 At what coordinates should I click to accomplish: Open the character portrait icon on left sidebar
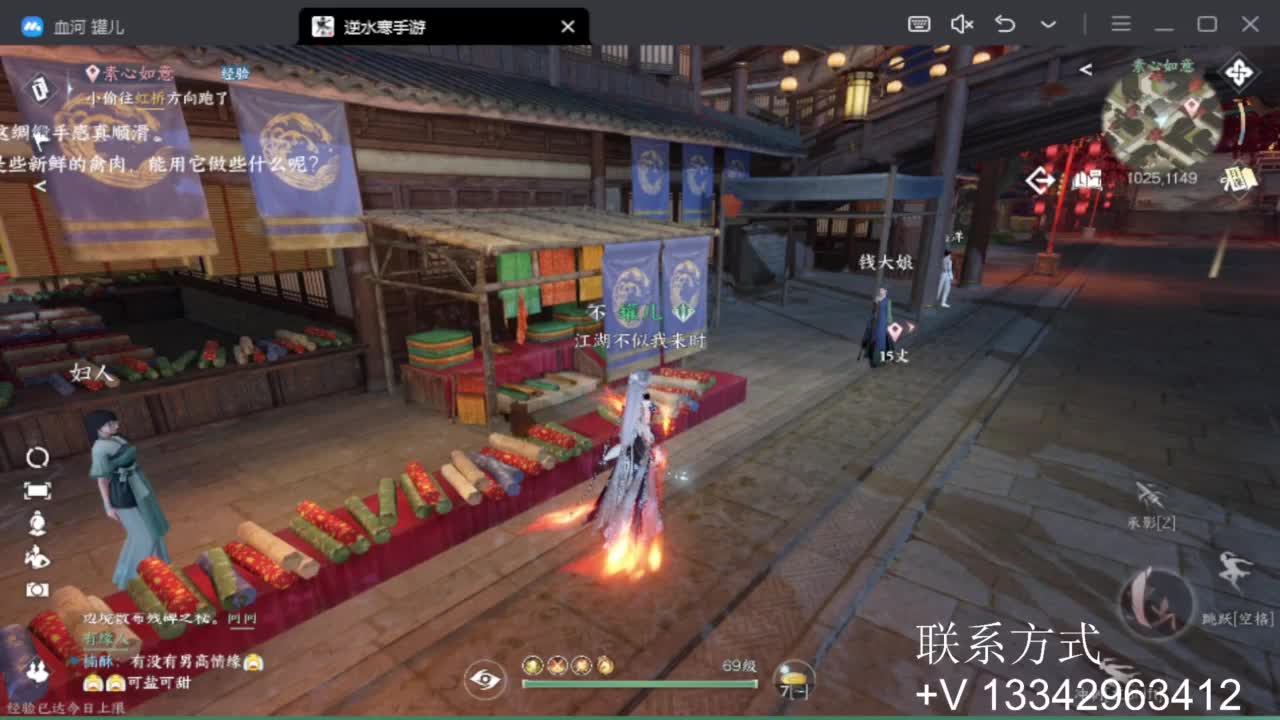click(x=38, y=521)
